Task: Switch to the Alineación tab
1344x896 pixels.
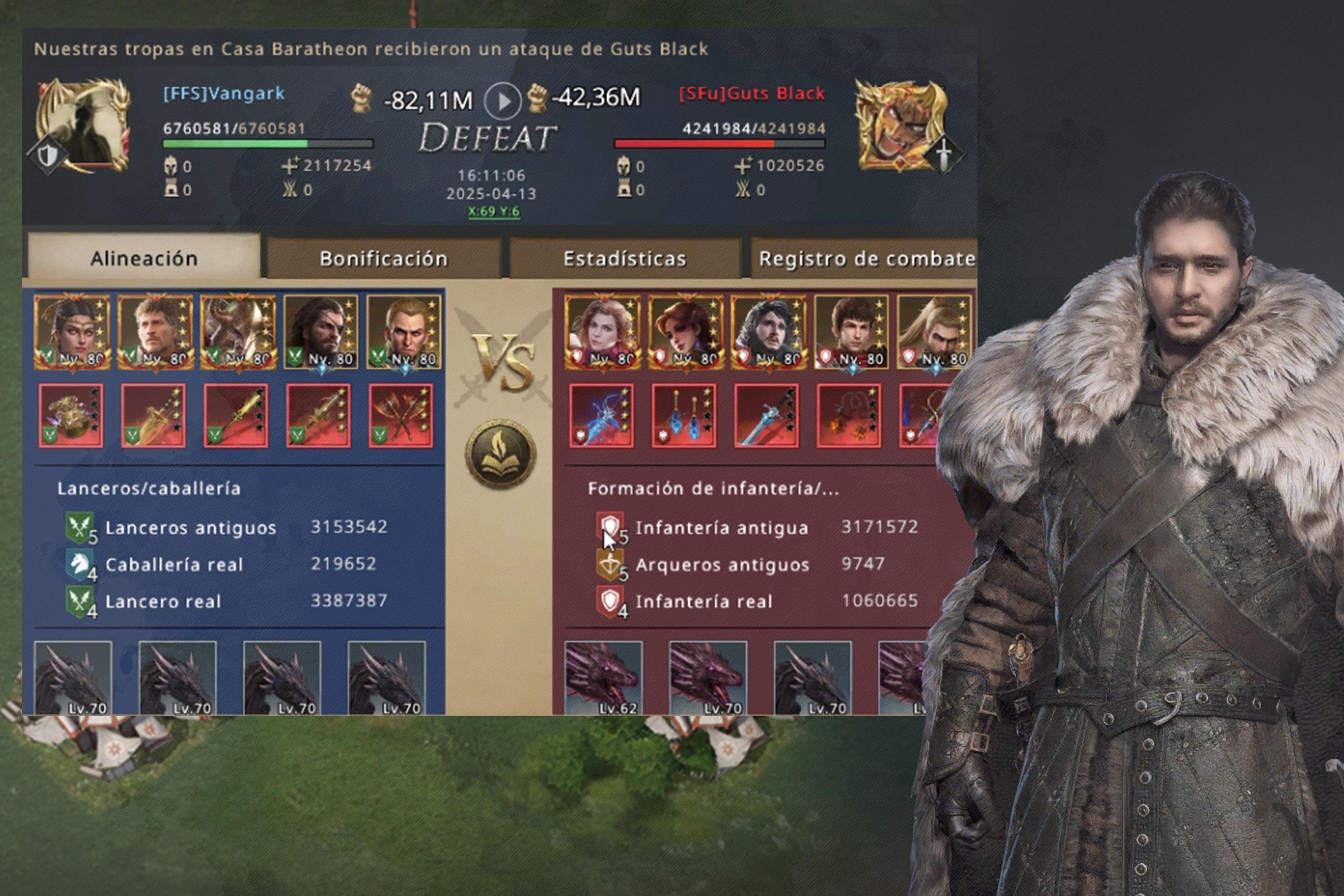Action: coord(144,258)
